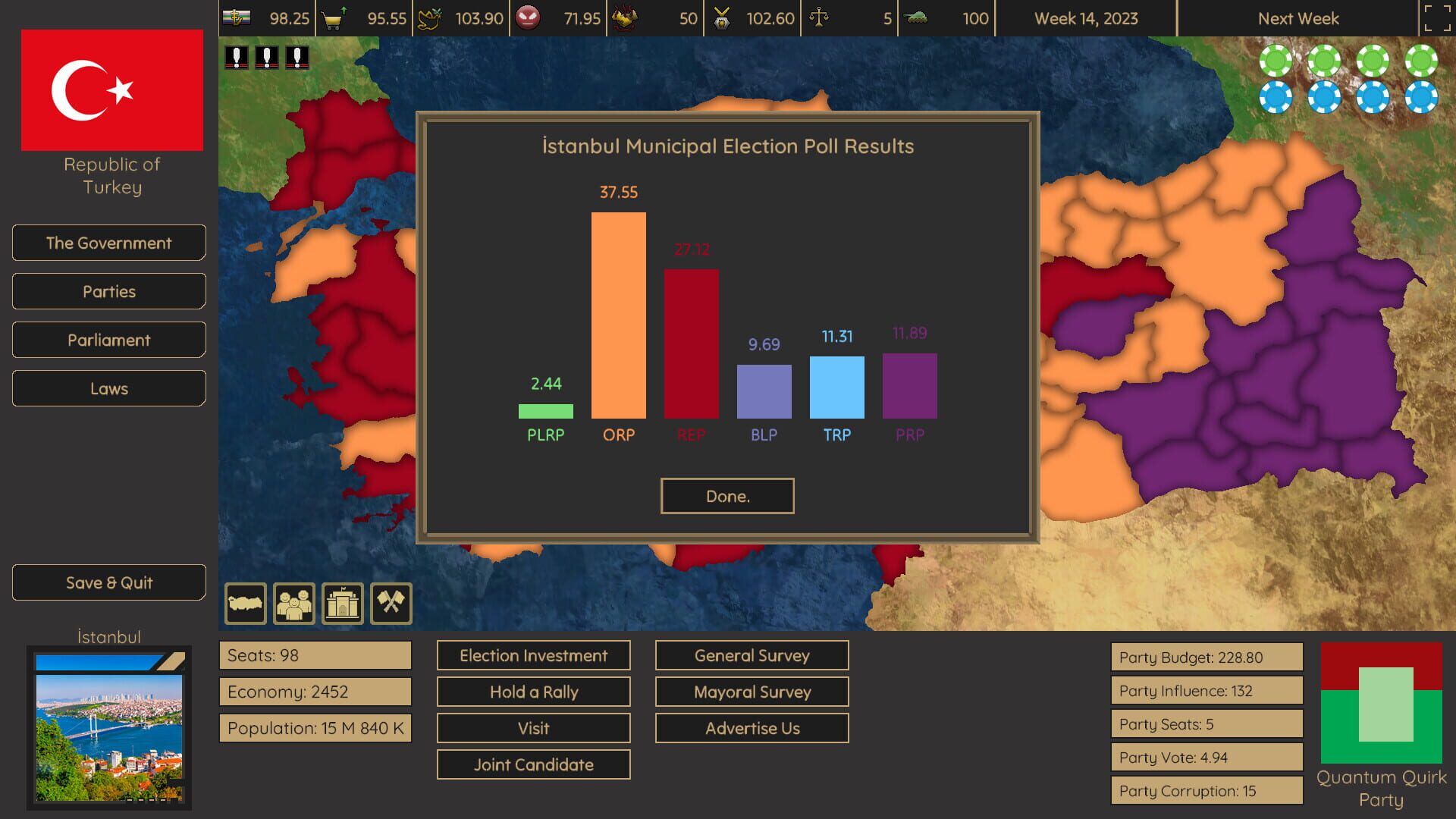Open the population view with people icon

pyautogui.click(x=294, y=602)
